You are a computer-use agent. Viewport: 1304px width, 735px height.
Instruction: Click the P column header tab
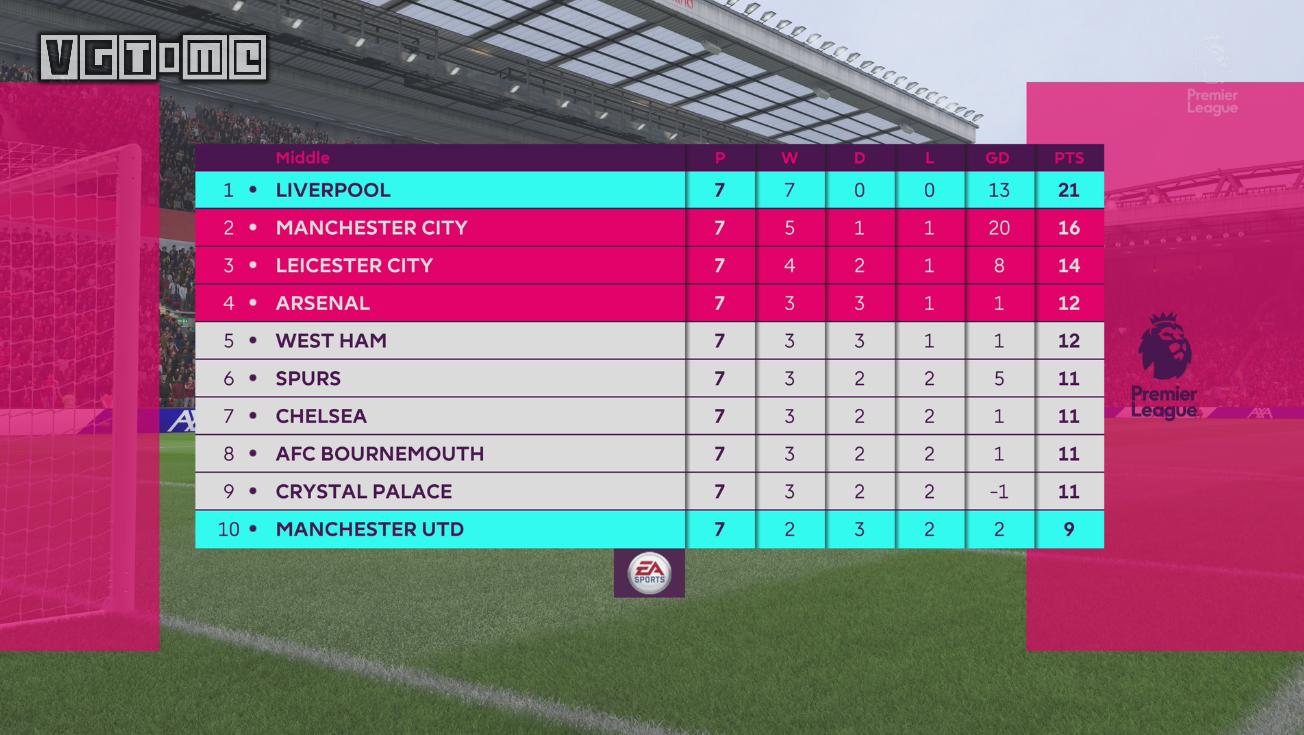[720, 158]
